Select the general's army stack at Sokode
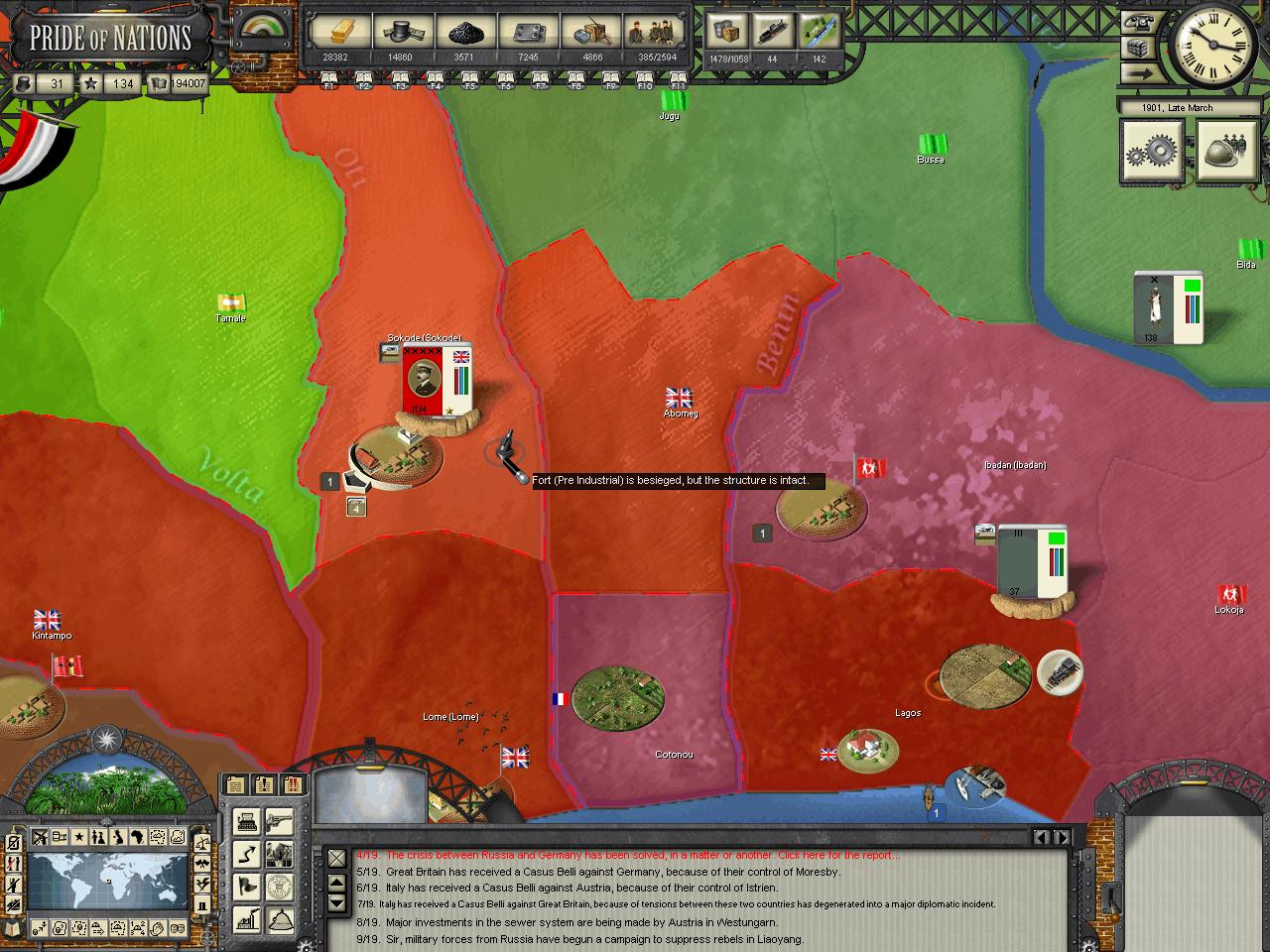The height and width of the screenshot is (952, 1270). click(x=437, y=382)
